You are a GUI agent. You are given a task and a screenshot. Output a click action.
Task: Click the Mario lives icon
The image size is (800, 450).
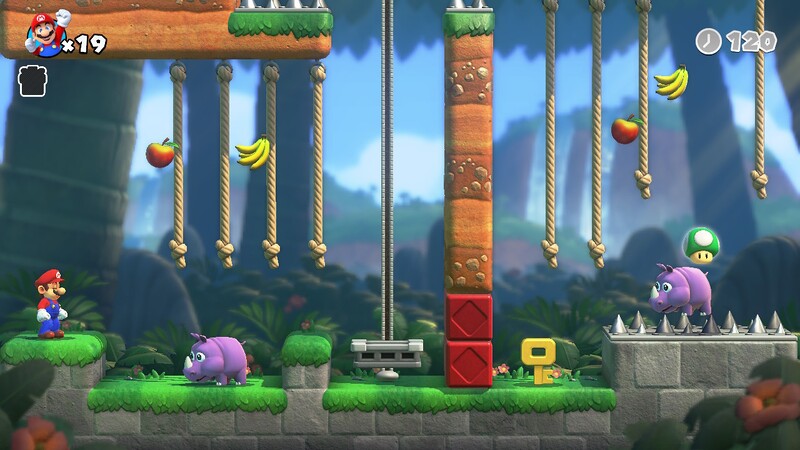click(43, 36)
